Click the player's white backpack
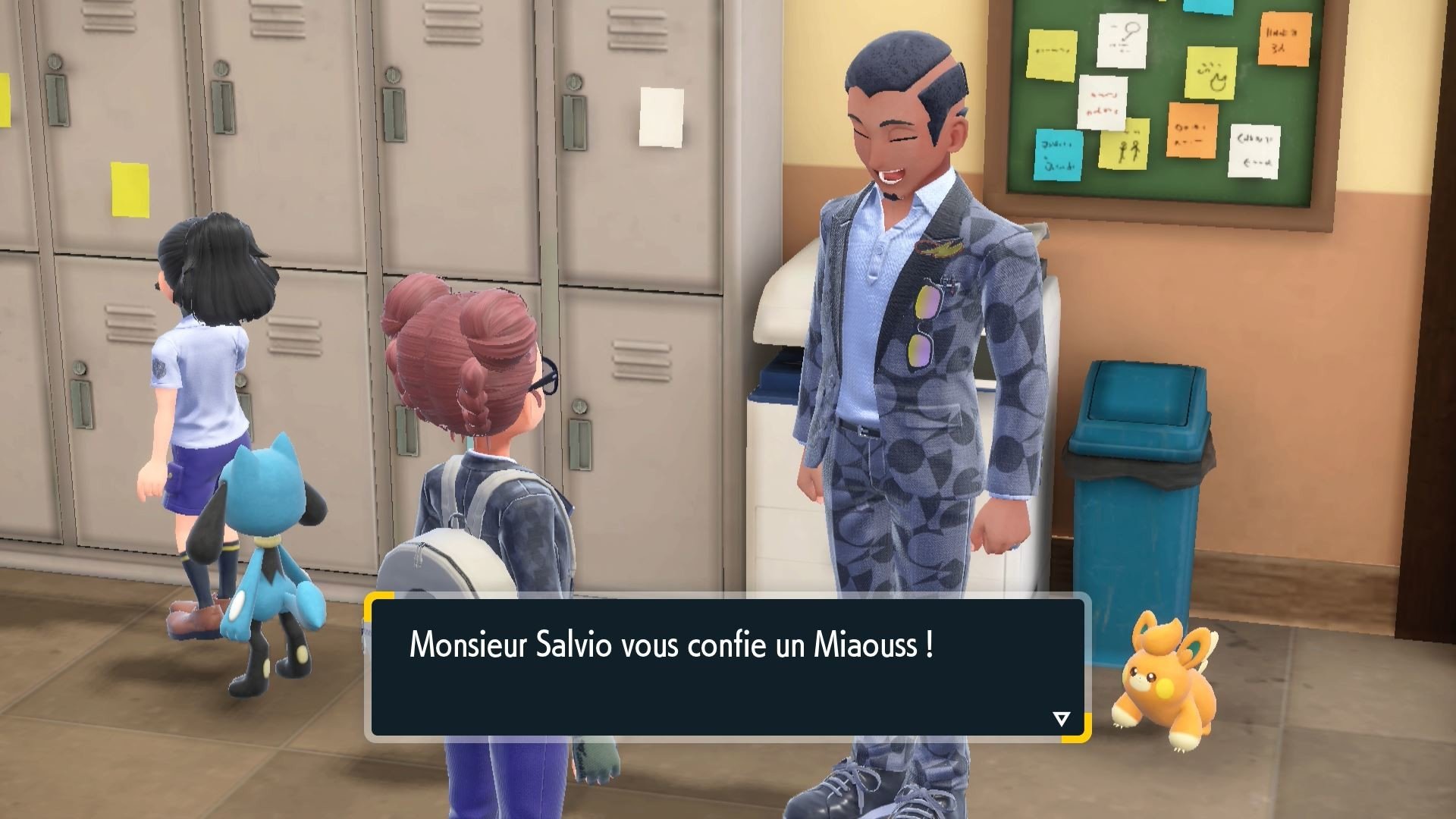 [x=447, y=576]
